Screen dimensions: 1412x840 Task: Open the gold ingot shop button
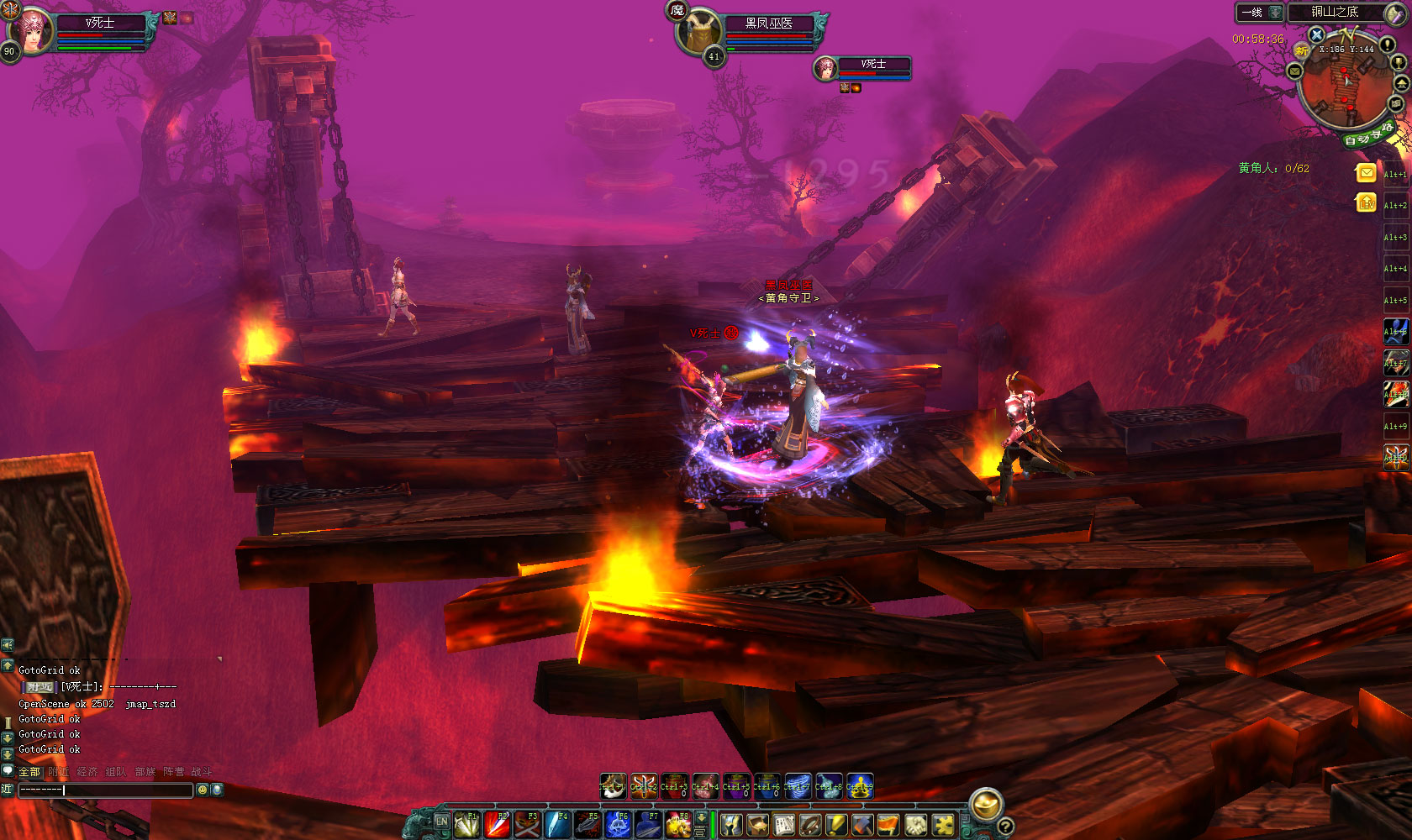(986, 805)
